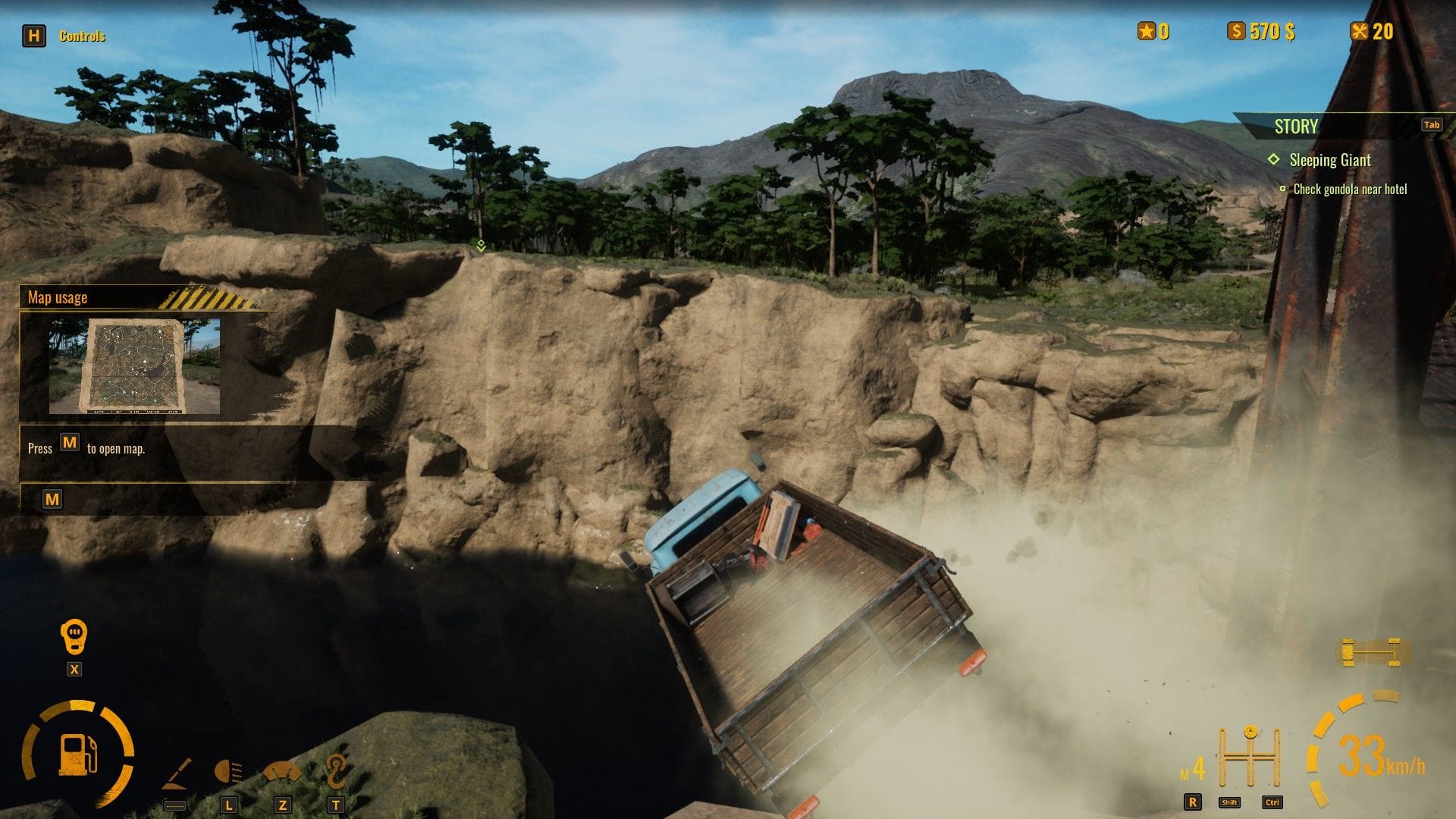Toggle the windshield wipers icon

pos(282,773)
